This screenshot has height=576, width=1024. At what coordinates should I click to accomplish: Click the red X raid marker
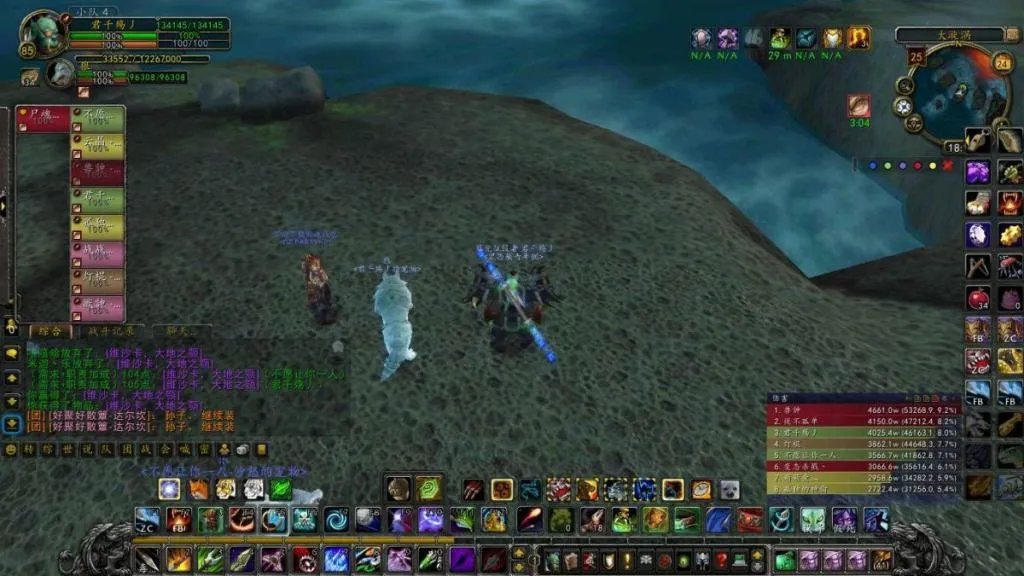pyautogui.click(x=948, y=166)
